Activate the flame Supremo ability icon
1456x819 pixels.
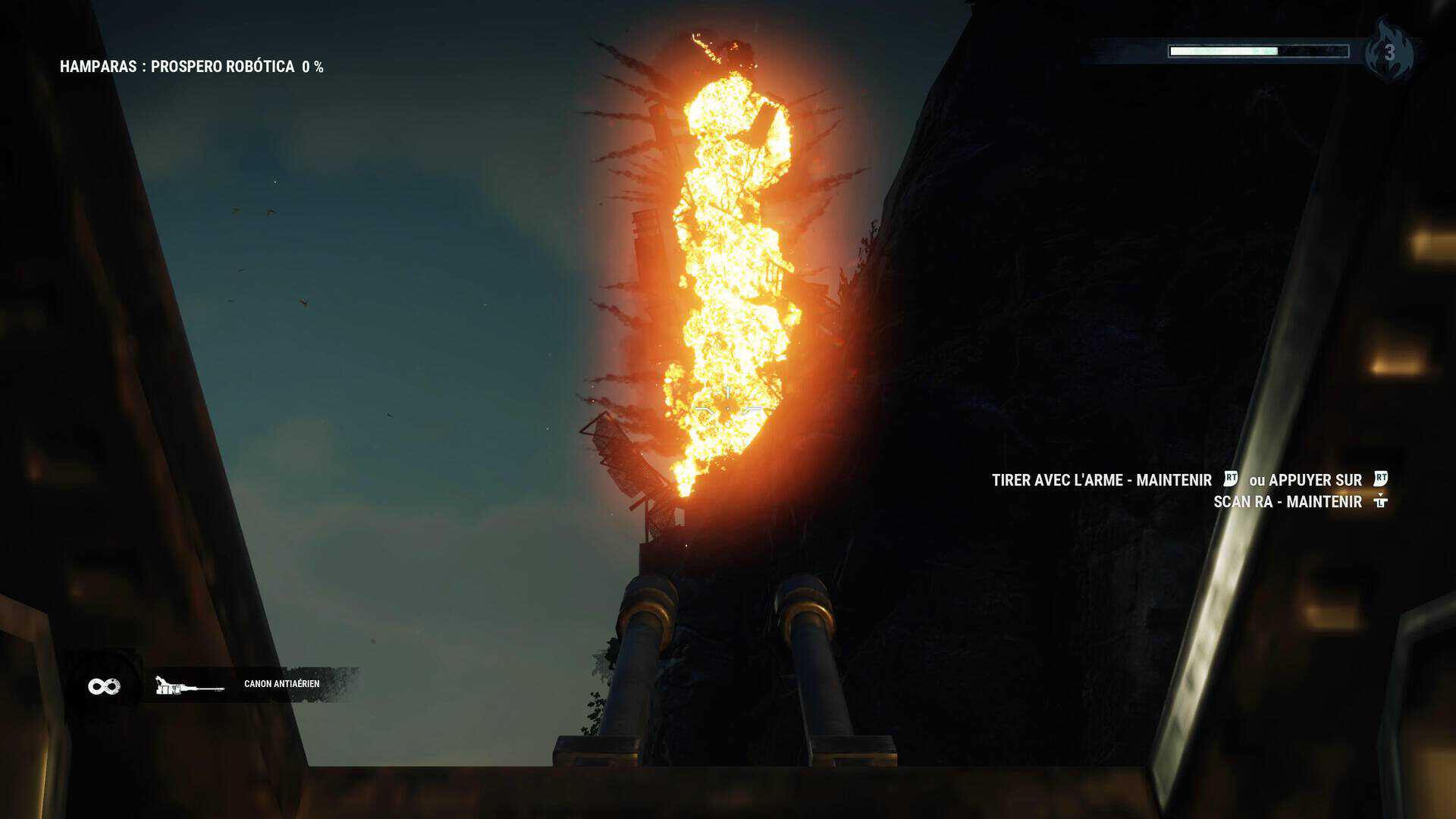1389,52
